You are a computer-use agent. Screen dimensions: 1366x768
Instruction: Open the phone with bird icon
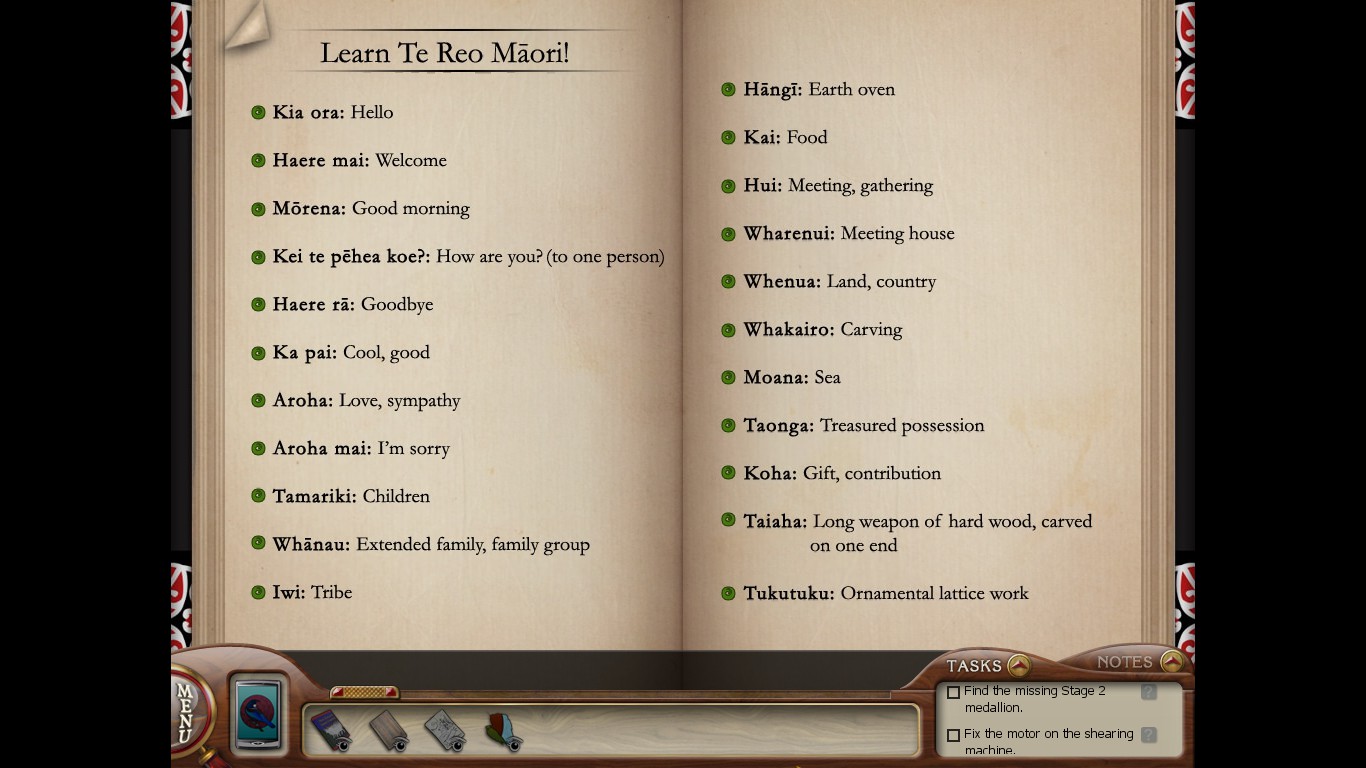click(259, 713)
